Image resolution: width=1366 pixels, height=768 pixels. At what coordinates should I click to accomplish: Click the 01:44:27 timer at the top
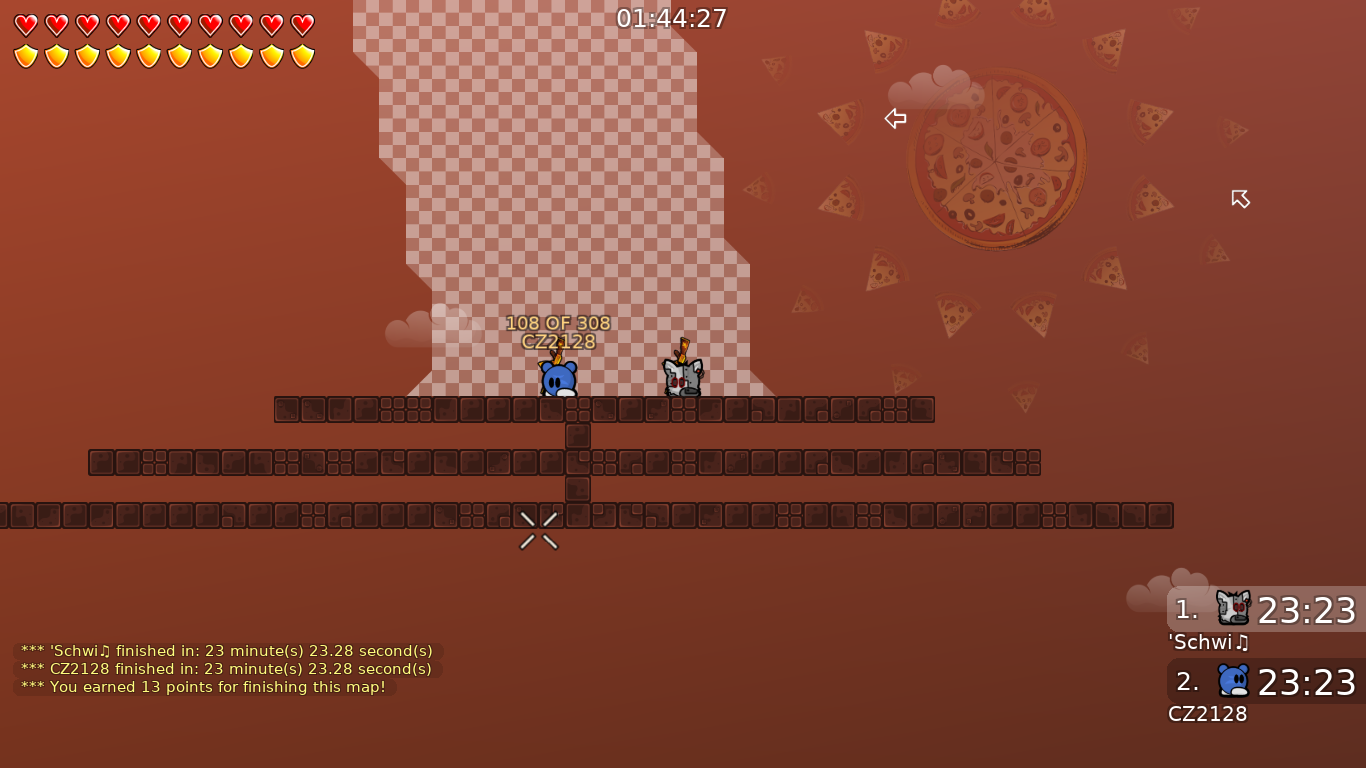[x=671, y=17]
